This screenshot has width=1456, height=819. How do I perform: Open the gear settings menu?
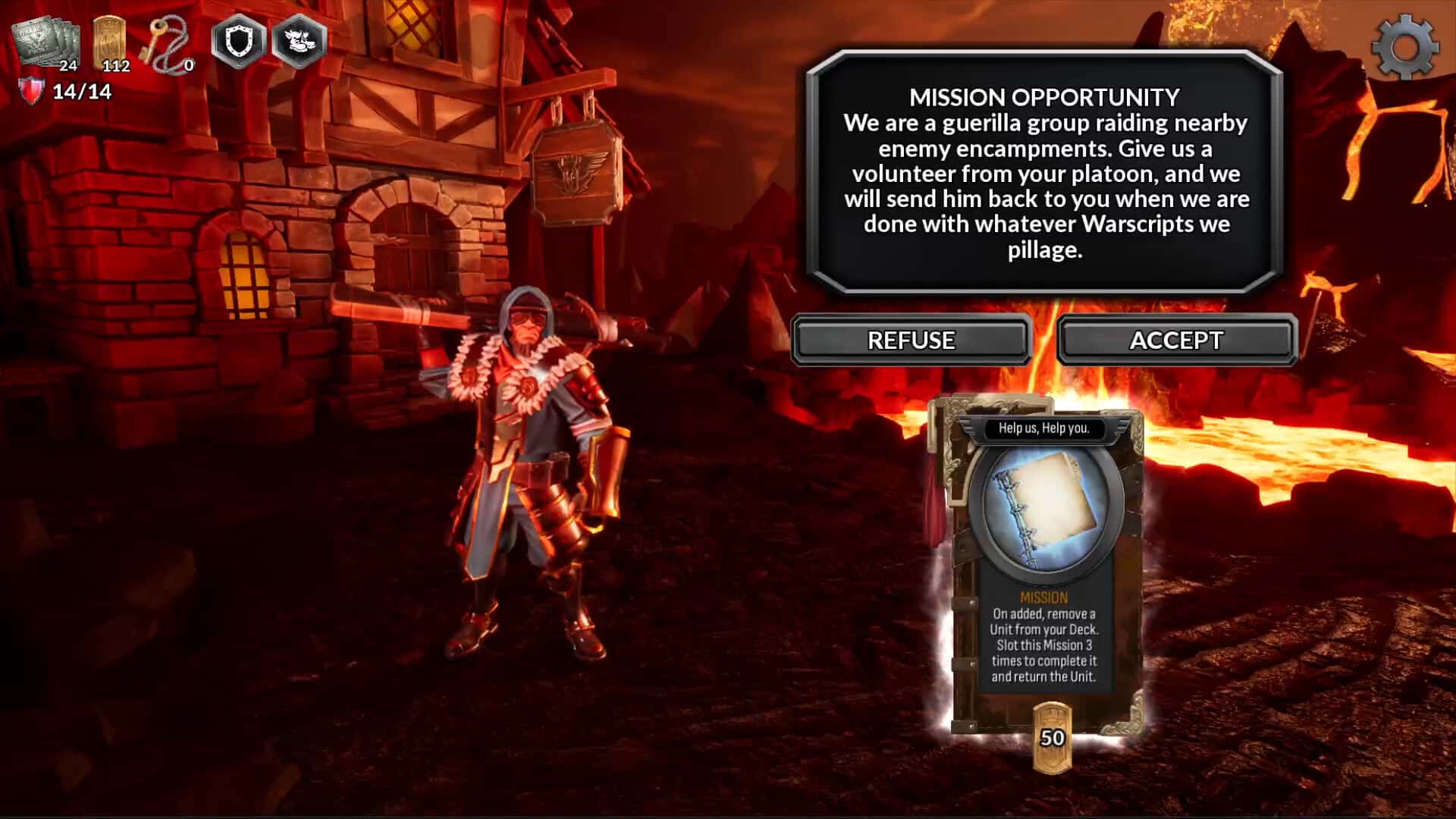click(x=1404, y=47)
